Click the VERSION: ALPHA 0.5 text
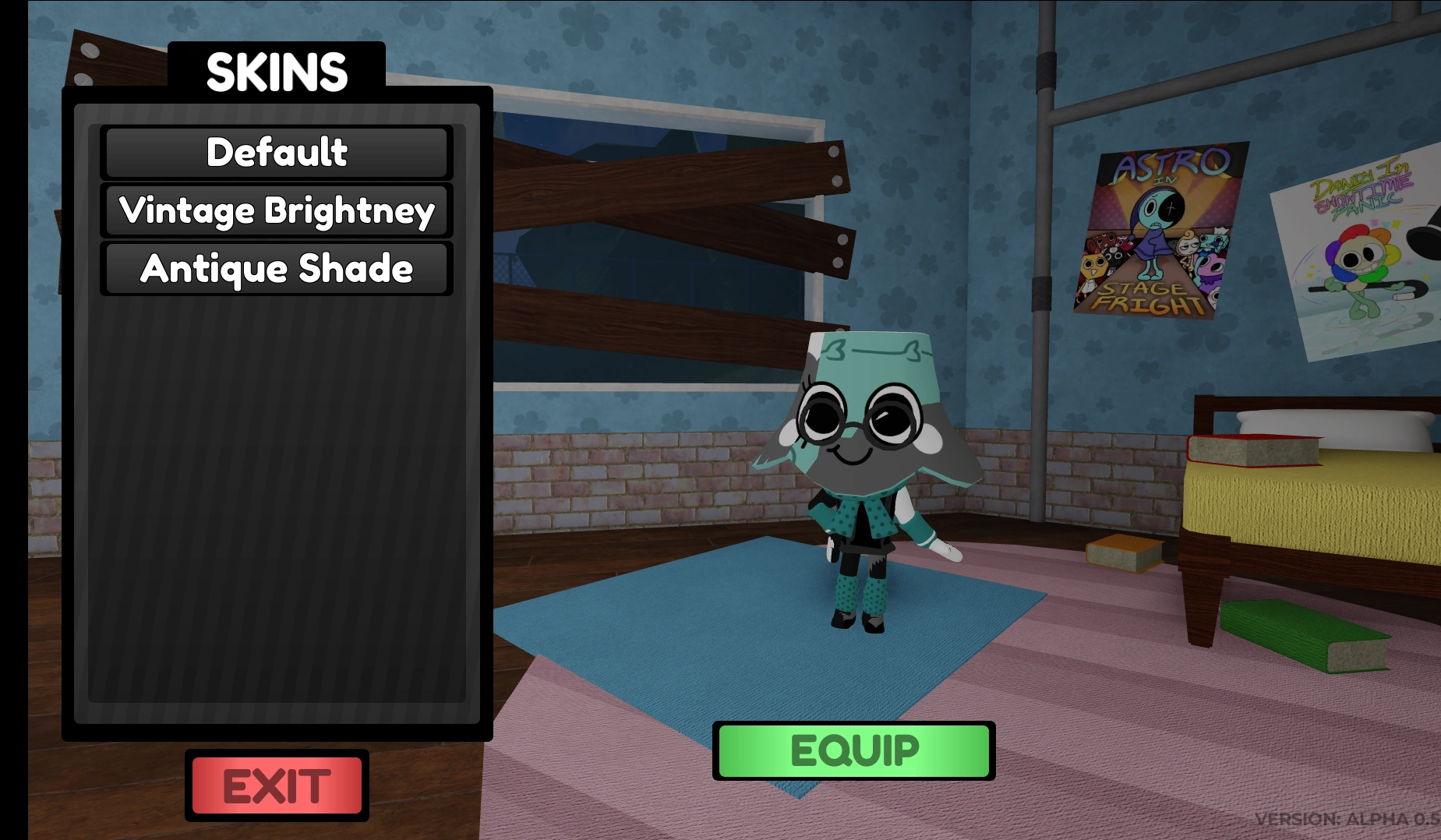The image size is (1441, 840). [x=1348, y=819]
